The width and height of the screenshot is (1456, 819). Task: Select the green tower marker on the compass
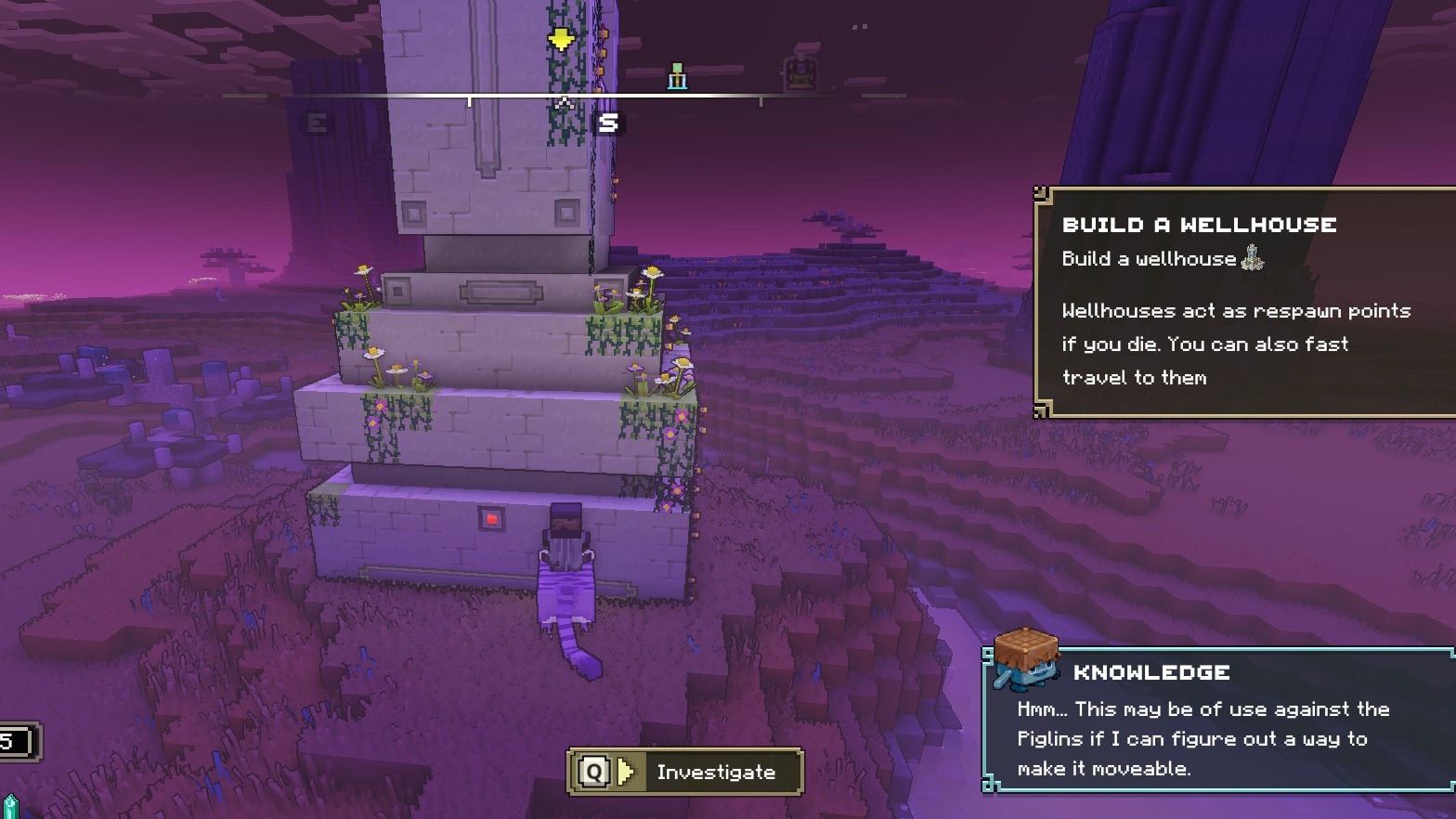coord(677,77)
